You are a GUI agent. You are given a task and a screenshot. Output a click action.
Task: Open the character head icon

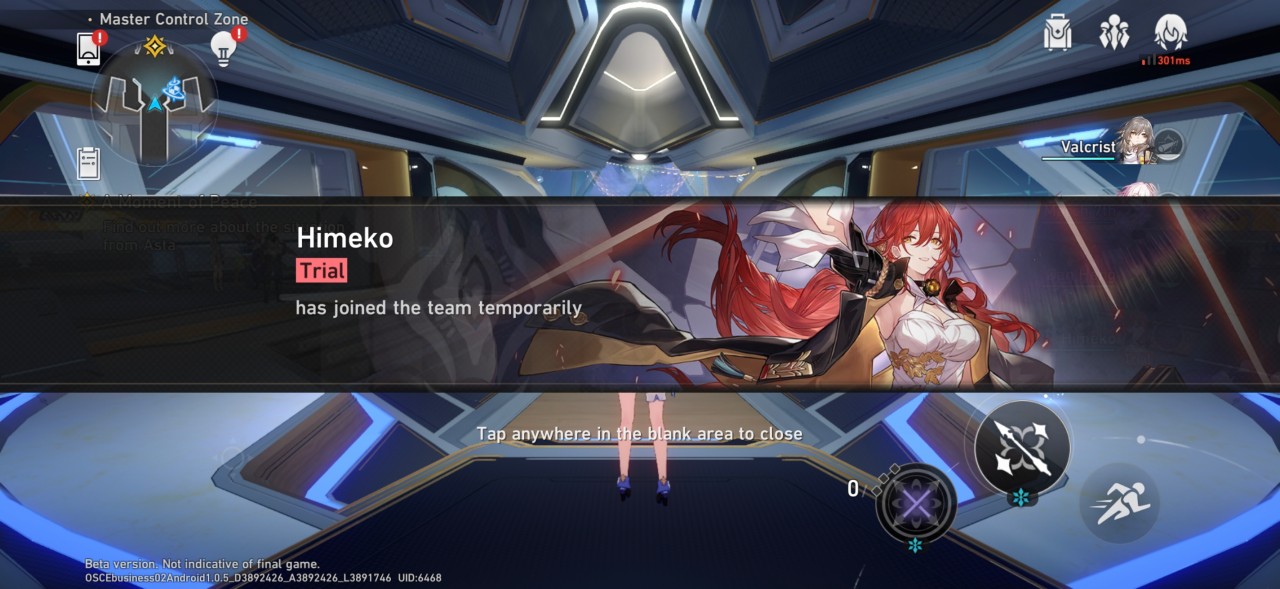(x=1170, y=33)
